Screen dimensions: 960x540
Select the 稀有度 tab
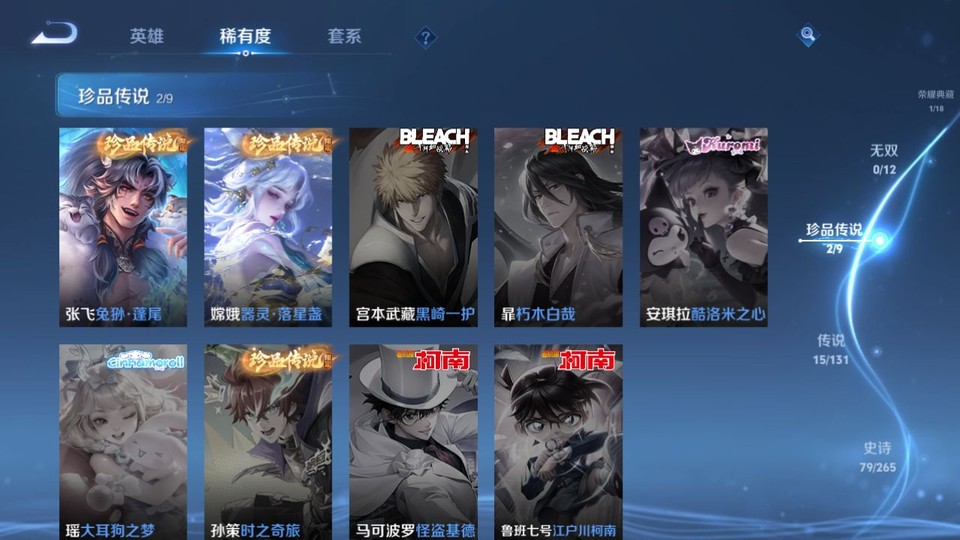coord(245,36)
